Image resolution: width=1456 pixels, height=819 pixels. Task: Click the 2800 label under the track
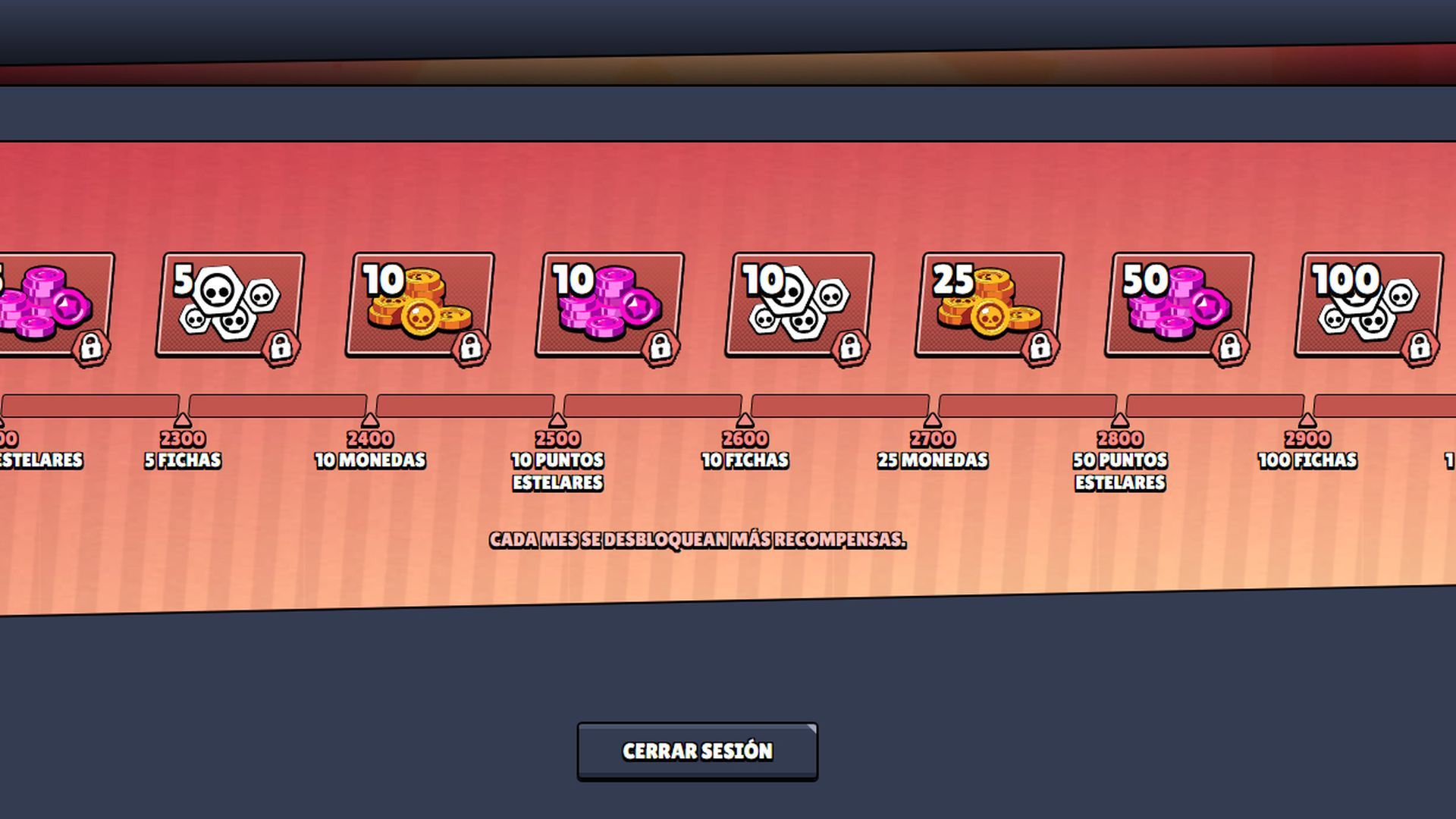[1122, 438]
